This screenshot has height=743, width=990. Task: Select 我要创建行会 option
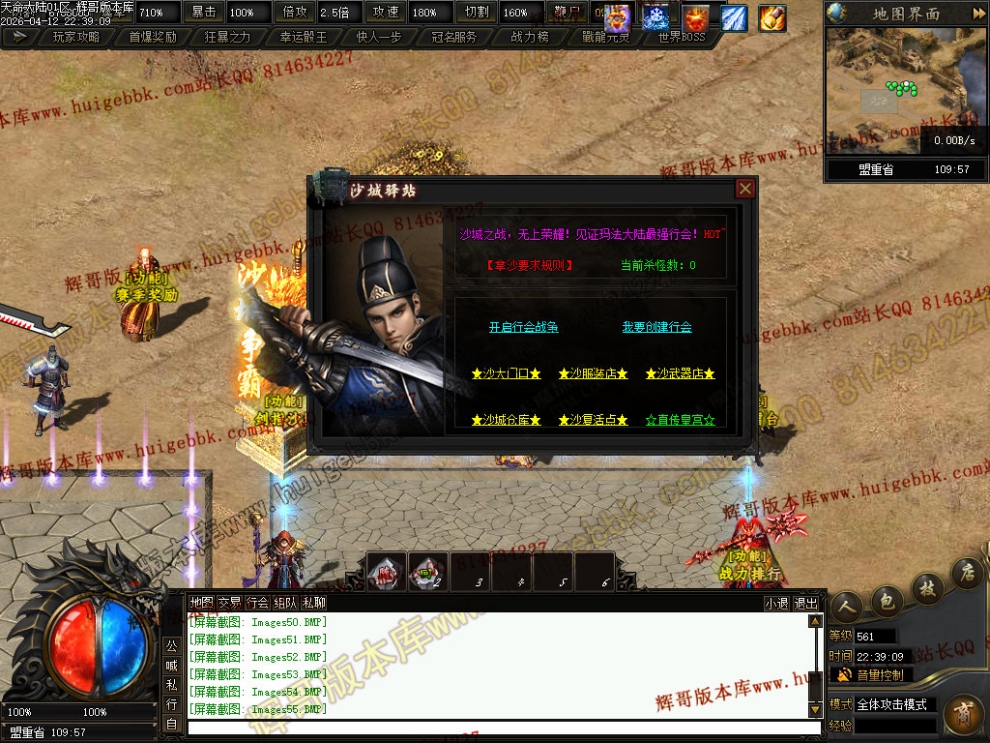(x=657, y=327)
